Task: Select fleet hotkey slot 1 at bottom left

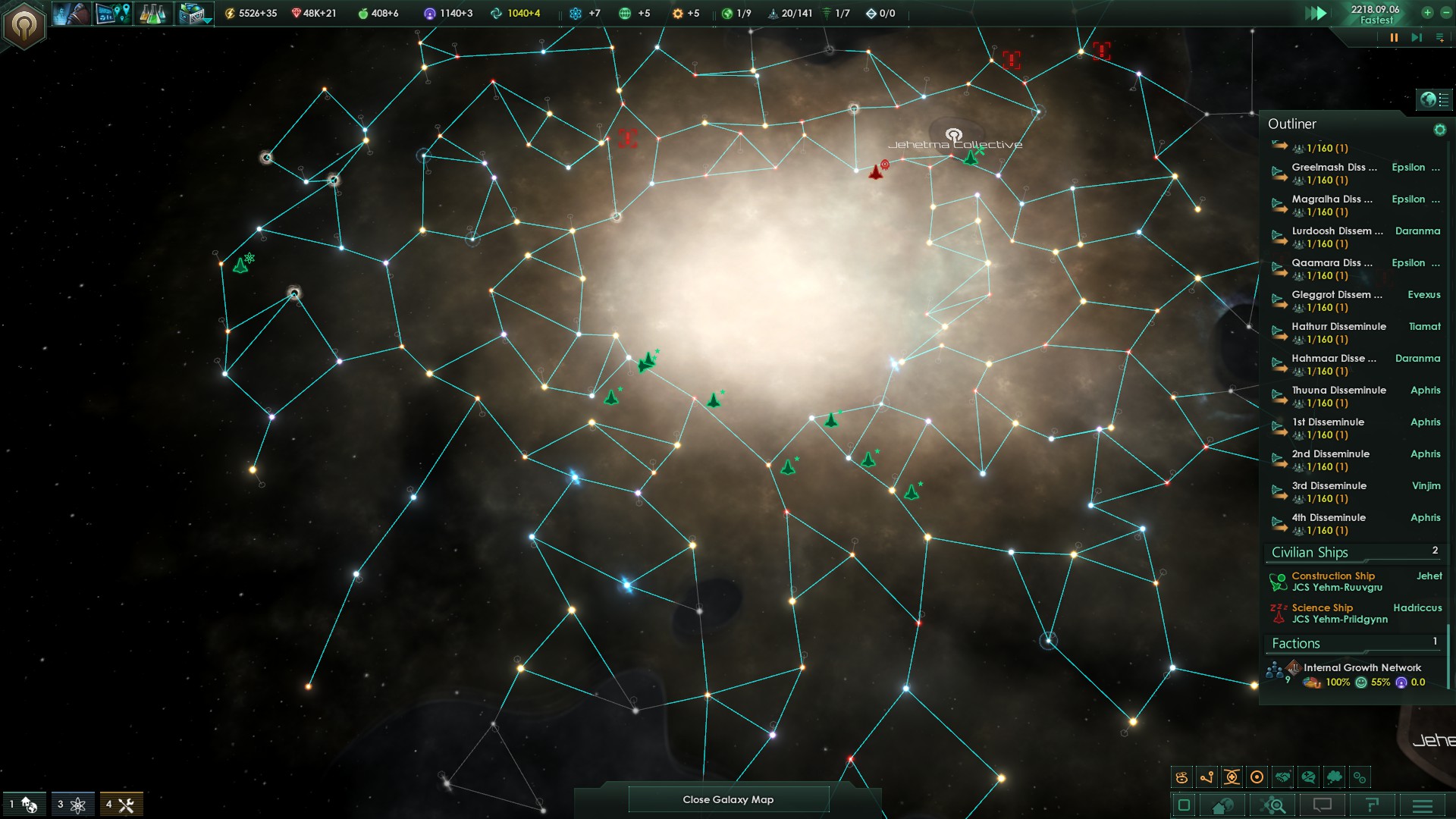Action: pyautogui.click(x=23, y=805)
